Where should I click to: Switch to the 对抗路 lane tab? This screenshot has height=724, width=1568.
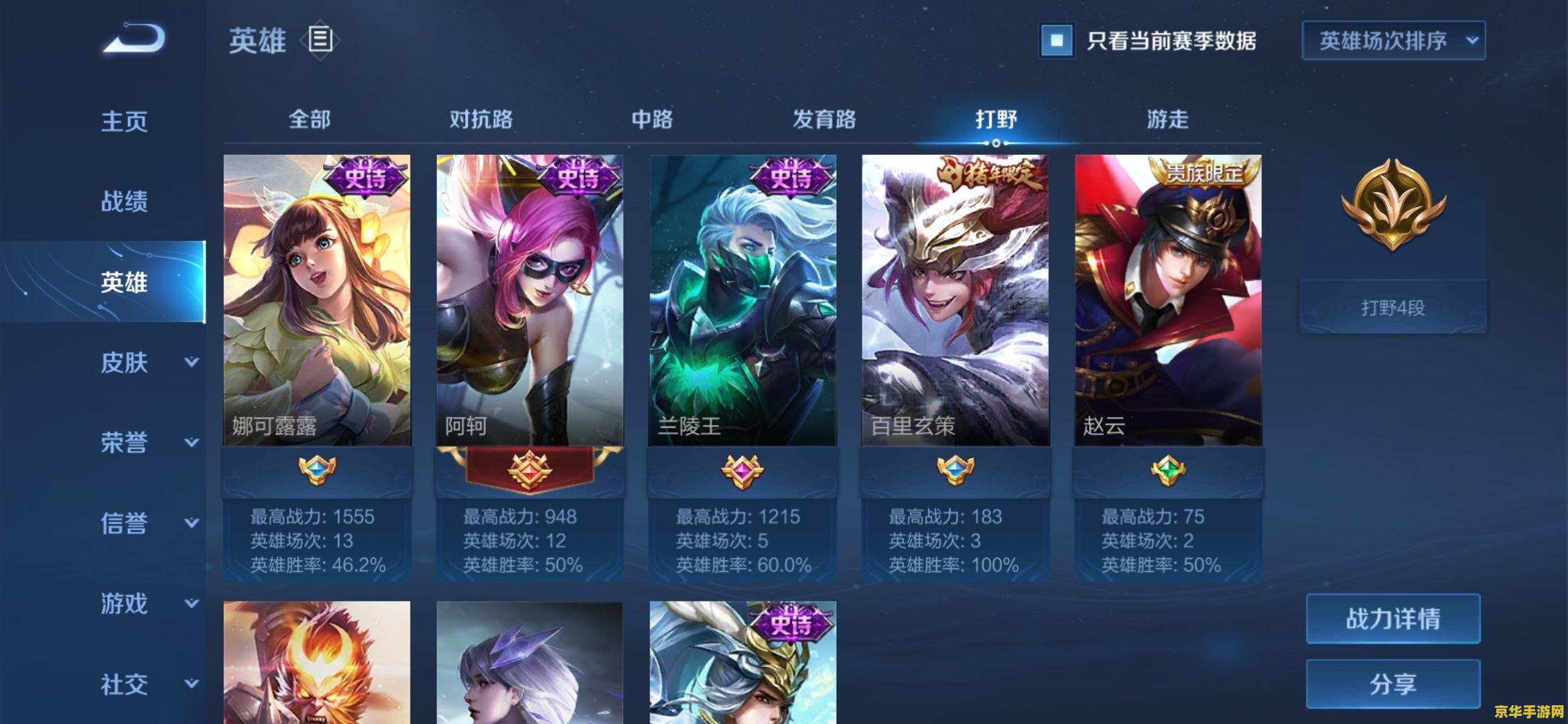[481, 119]
